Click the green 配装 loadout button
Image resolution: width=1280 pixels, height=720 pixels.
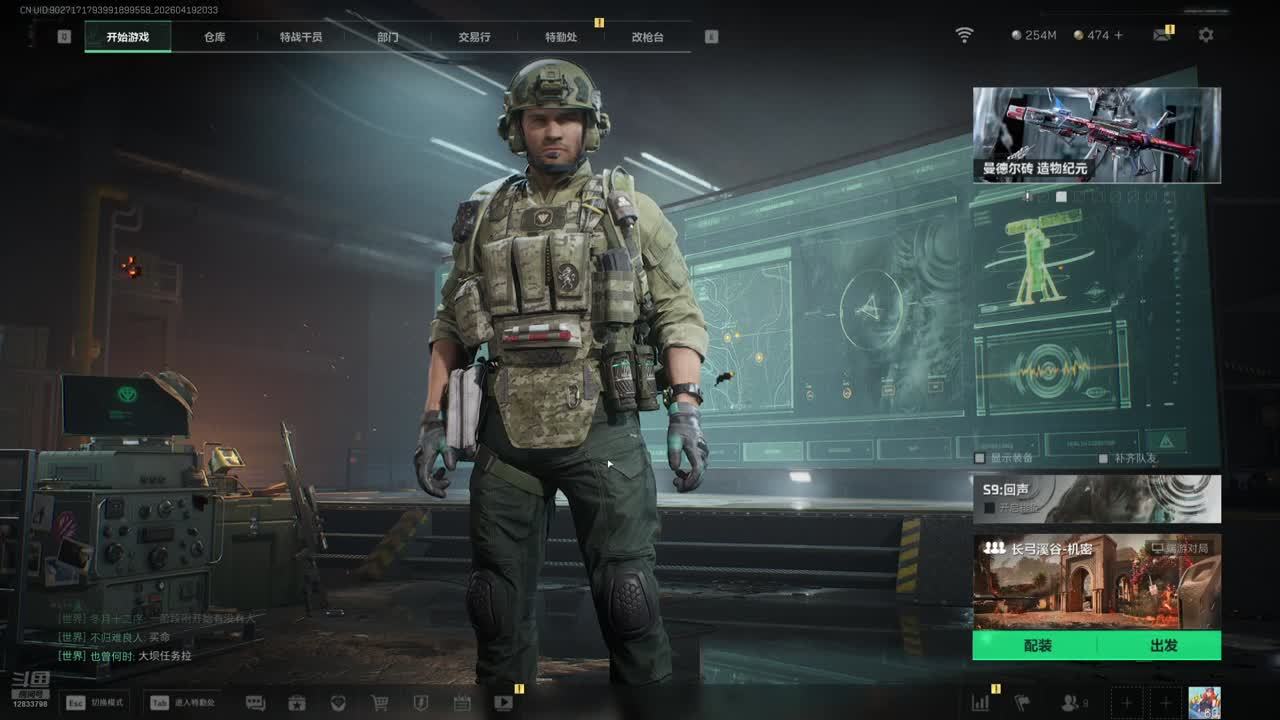pyautogui.click(x=1037, y=646)
